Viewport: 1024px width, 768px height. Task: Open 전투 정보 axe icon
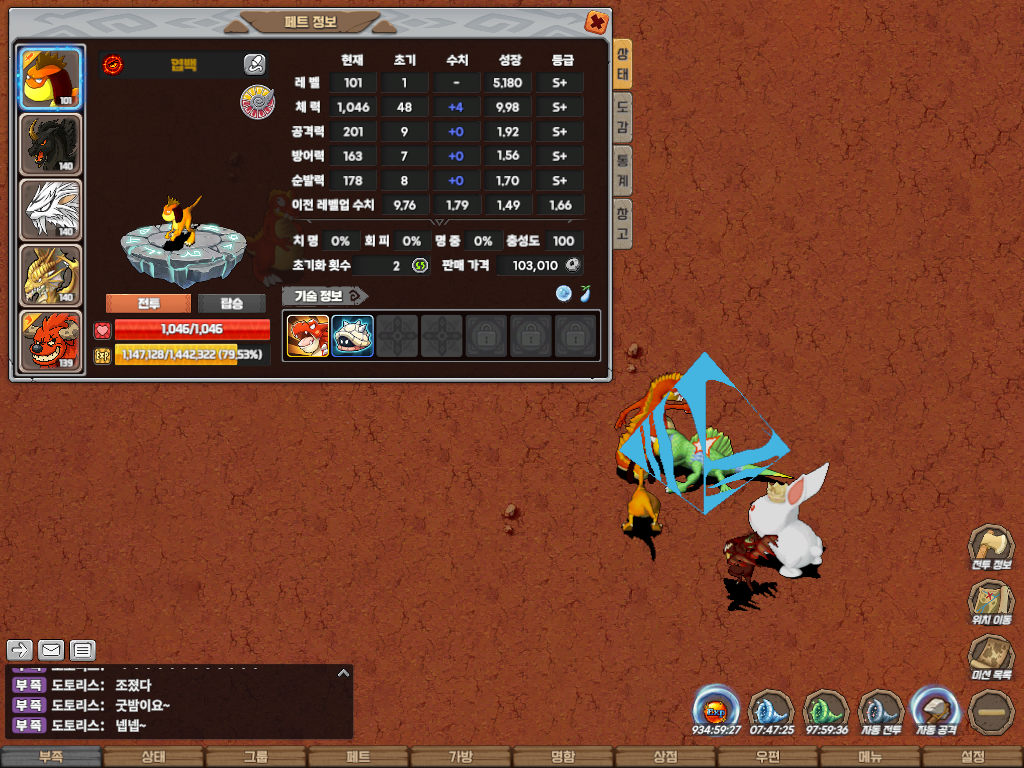click(991, 548)
